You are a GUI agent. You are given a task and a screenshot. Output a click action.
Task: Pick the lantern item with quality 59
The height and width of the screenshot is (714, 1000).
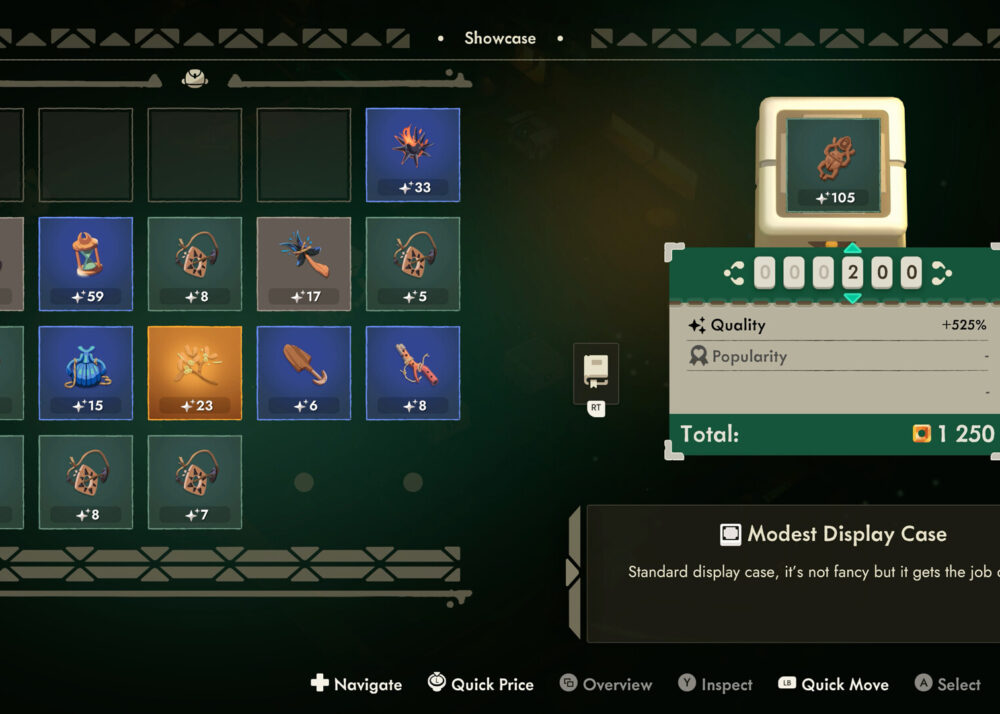pos(86,264)
